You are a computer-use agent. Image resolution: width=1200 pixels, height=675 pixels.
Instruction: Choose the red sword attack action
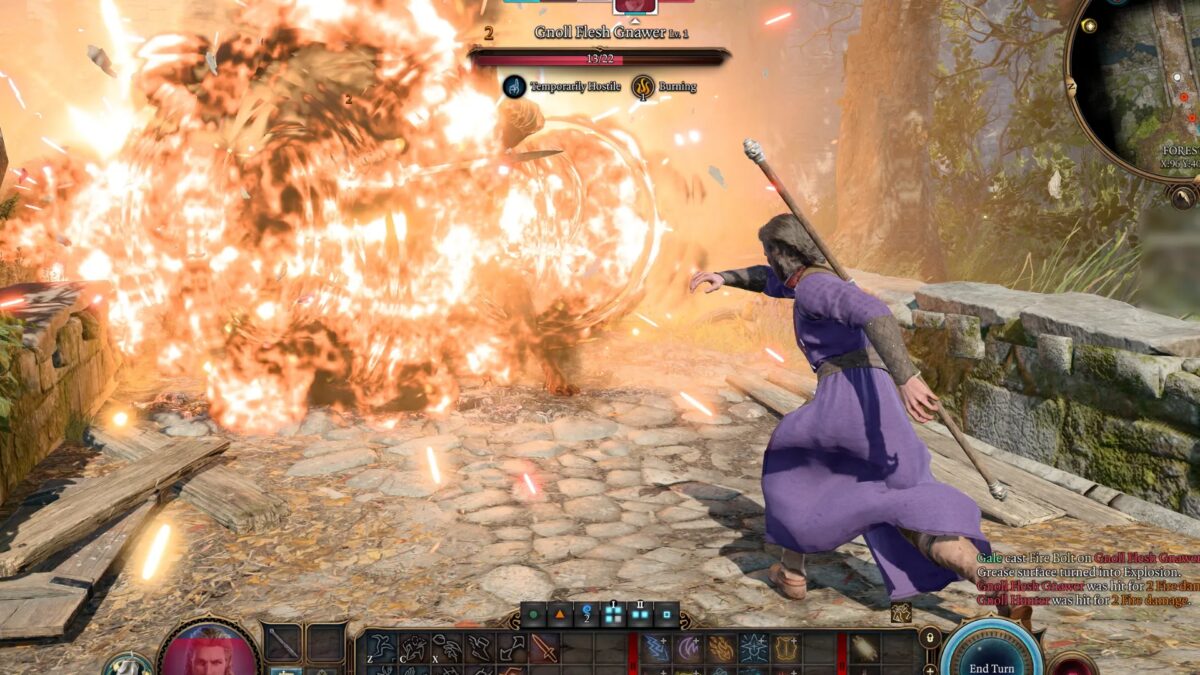click(x=545, y=648)
